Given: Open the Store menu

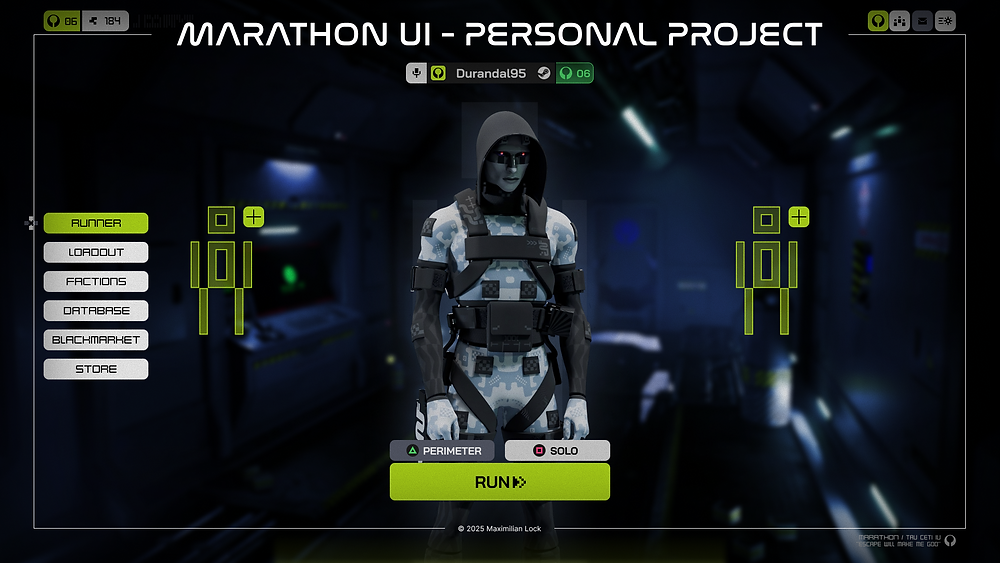Looking at the screenshot, I should pyautogui.click(x=96, y=369).
